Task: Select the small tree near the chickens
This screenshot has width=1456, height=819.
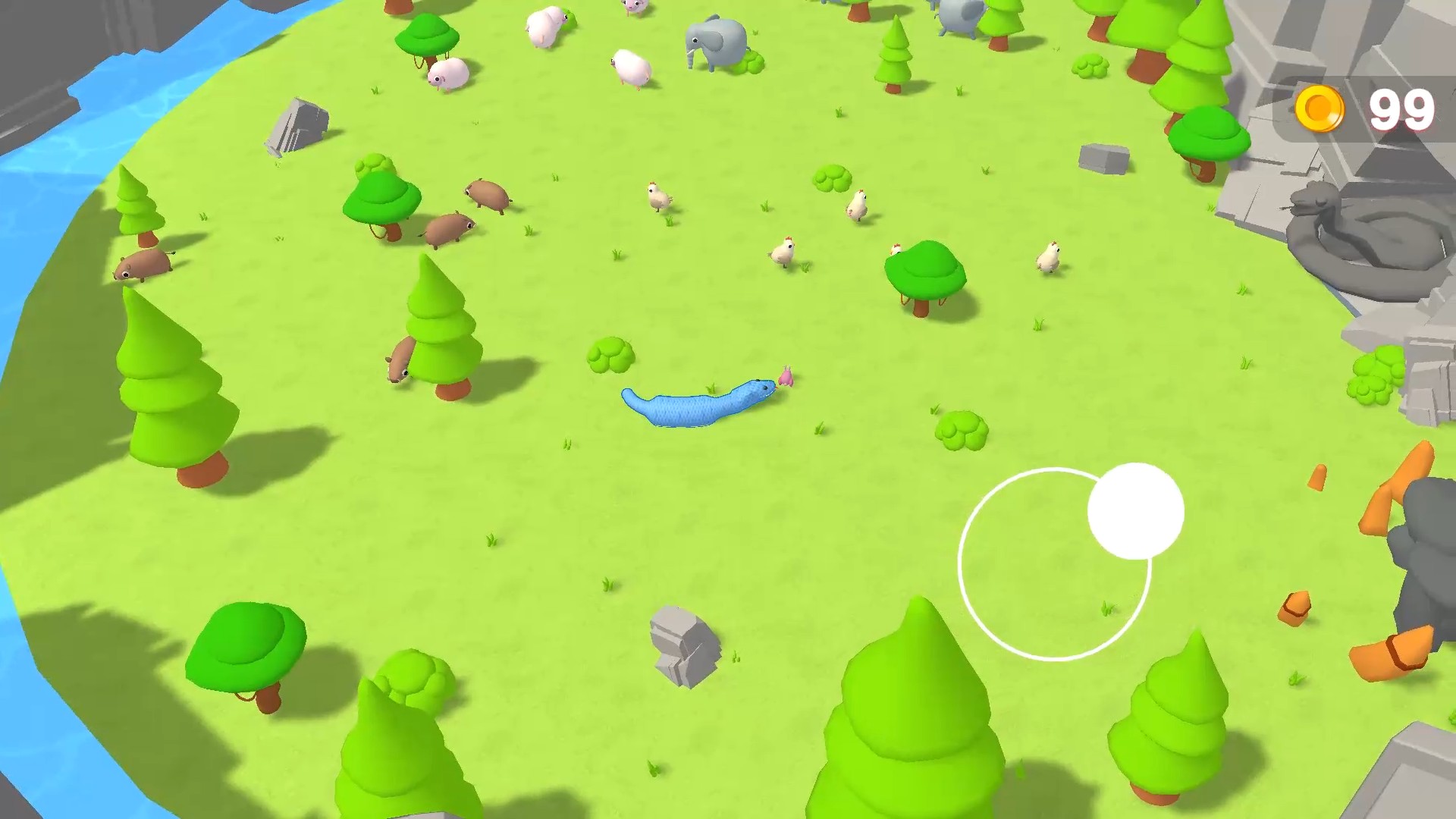Action: (925, 269)
